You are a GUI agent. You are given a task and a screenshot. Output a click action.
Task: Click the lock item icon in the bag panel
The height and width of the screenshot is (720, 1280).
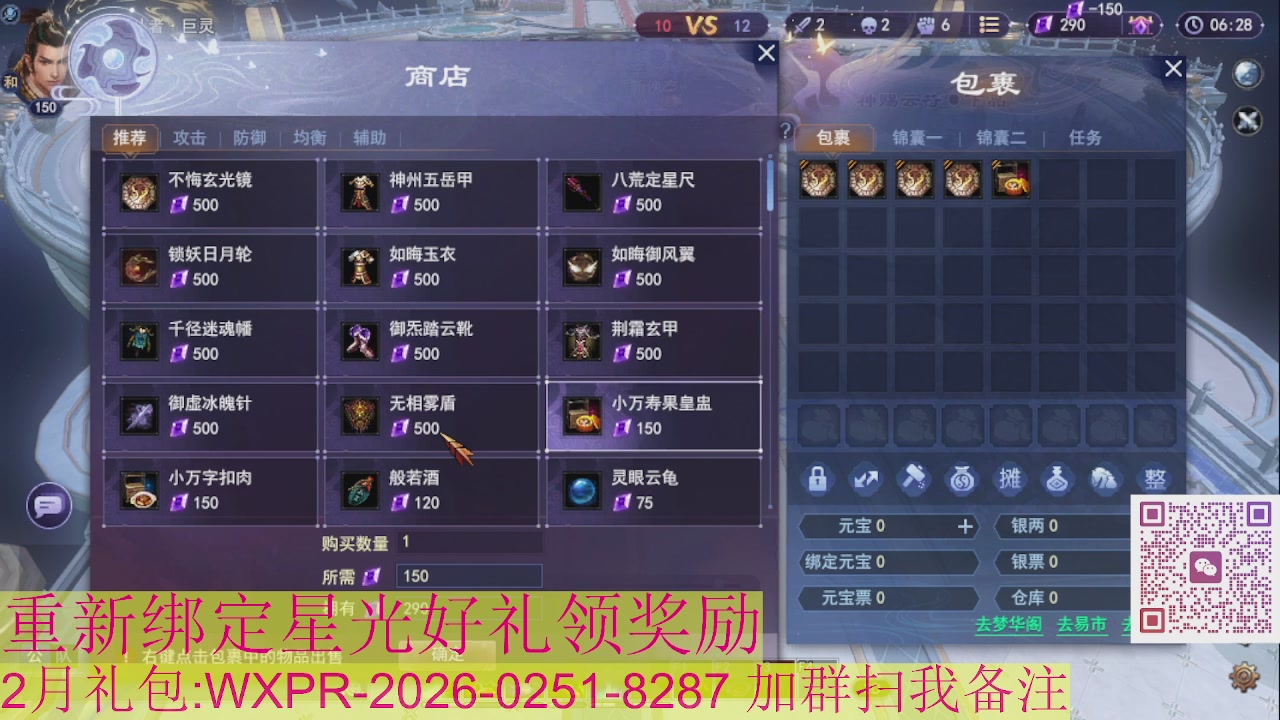coord(818,479)
